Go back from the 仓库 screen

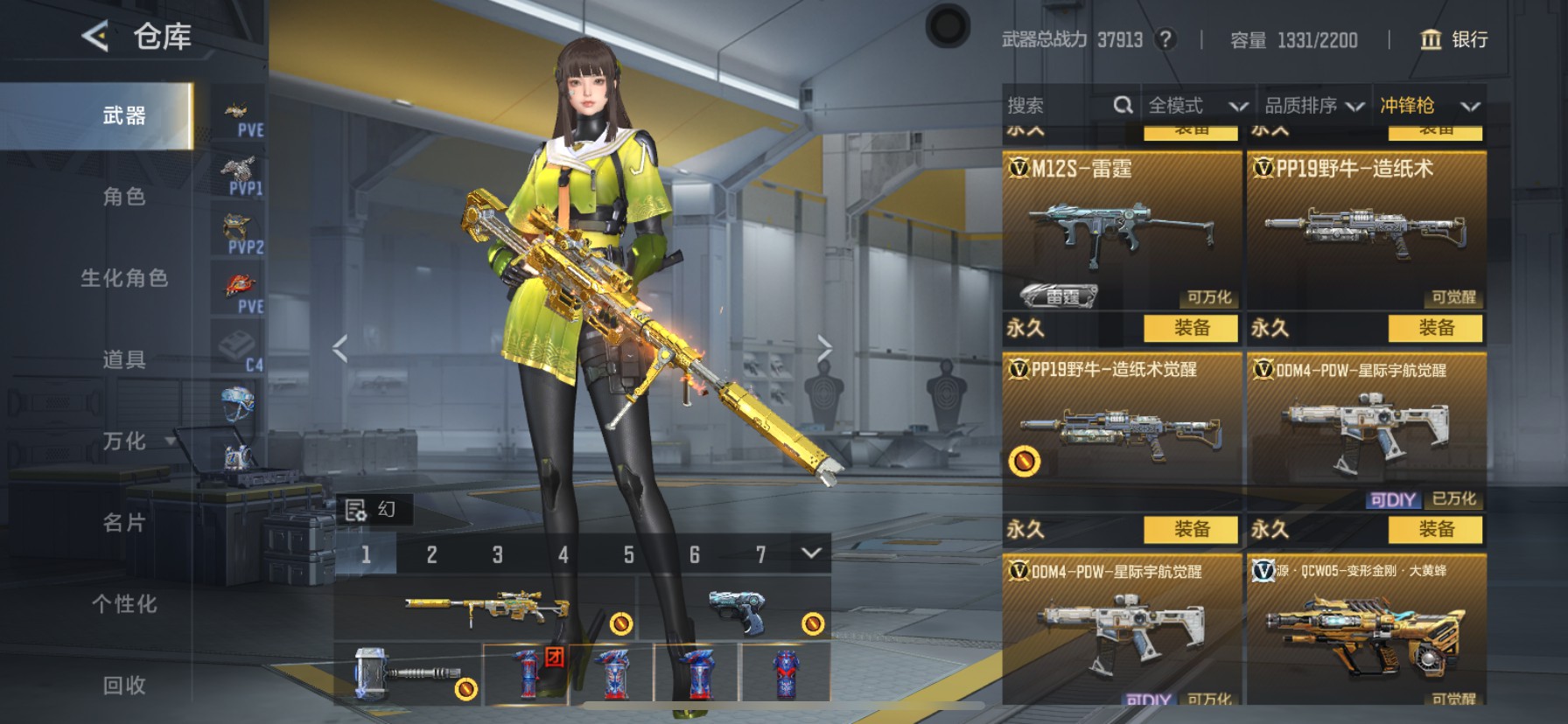click(94, 37)
